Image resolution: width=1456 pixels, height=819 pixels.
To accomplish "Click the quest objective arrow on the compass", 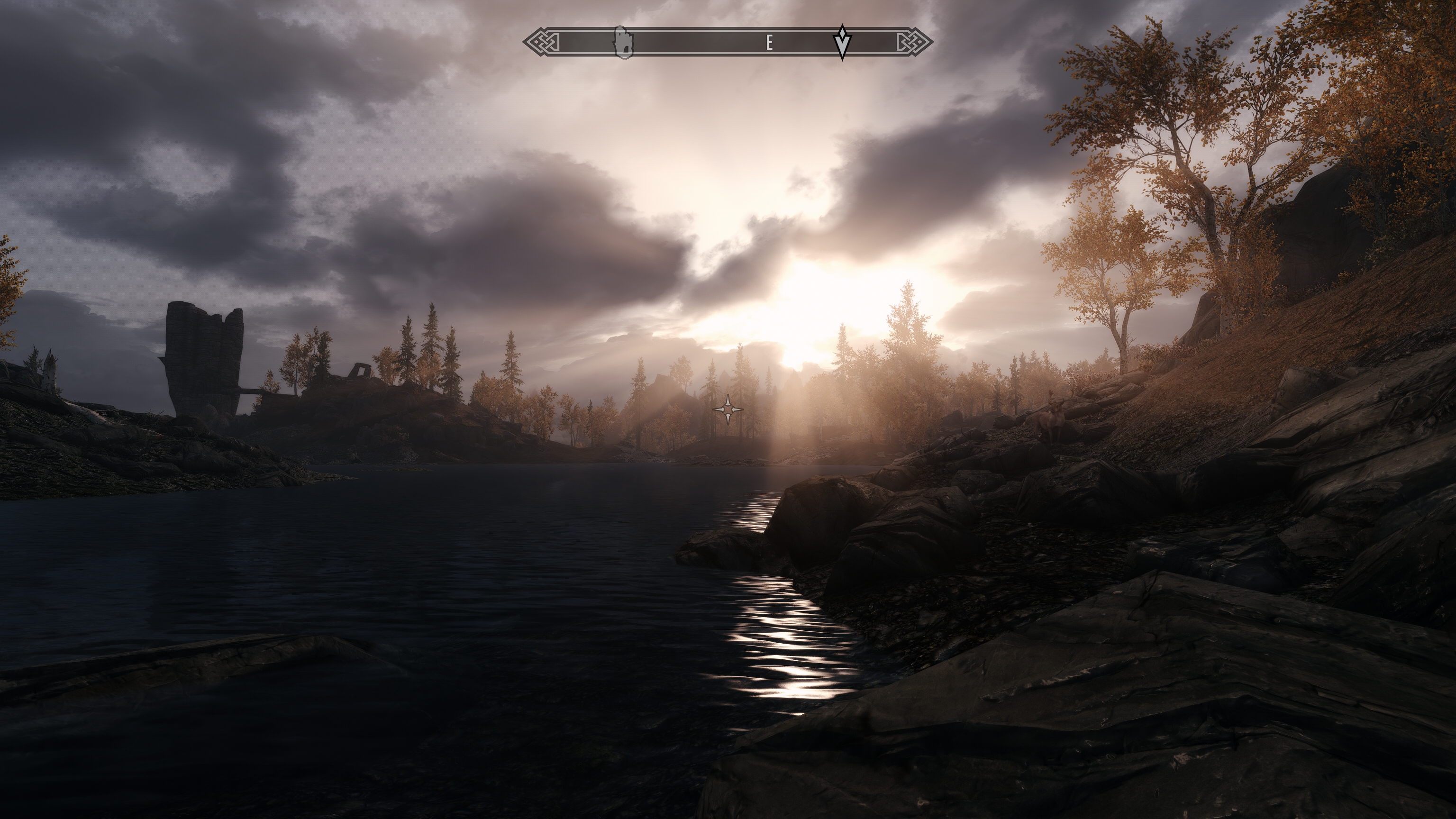I will click(x=842, y=42).
